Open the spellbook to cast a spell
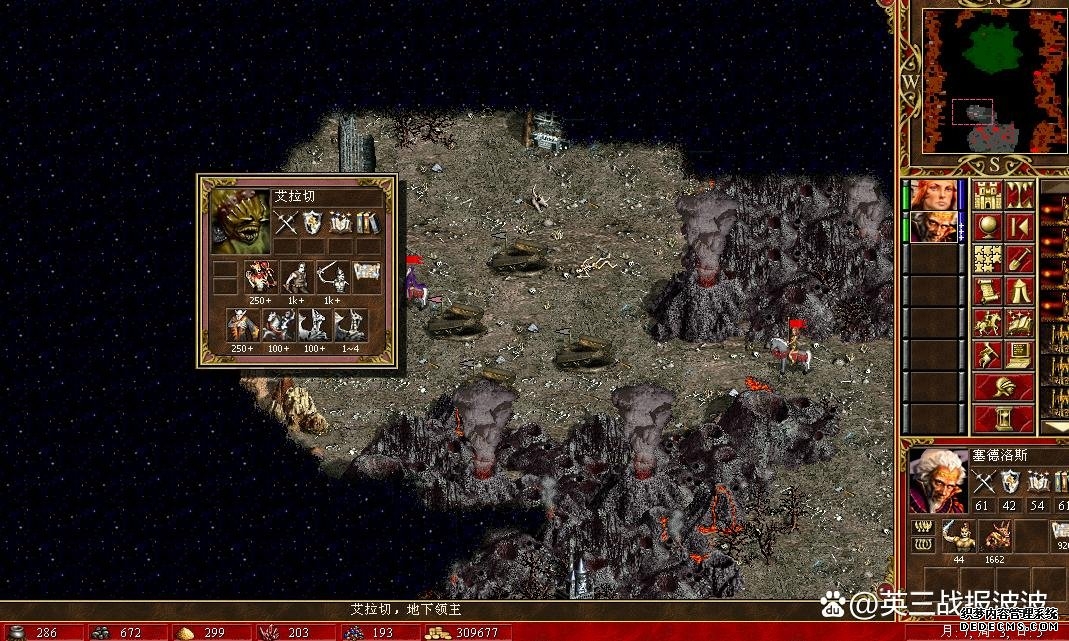Screen dimensions: 1069x641 pyautogui.click(x=1019, y=323)
